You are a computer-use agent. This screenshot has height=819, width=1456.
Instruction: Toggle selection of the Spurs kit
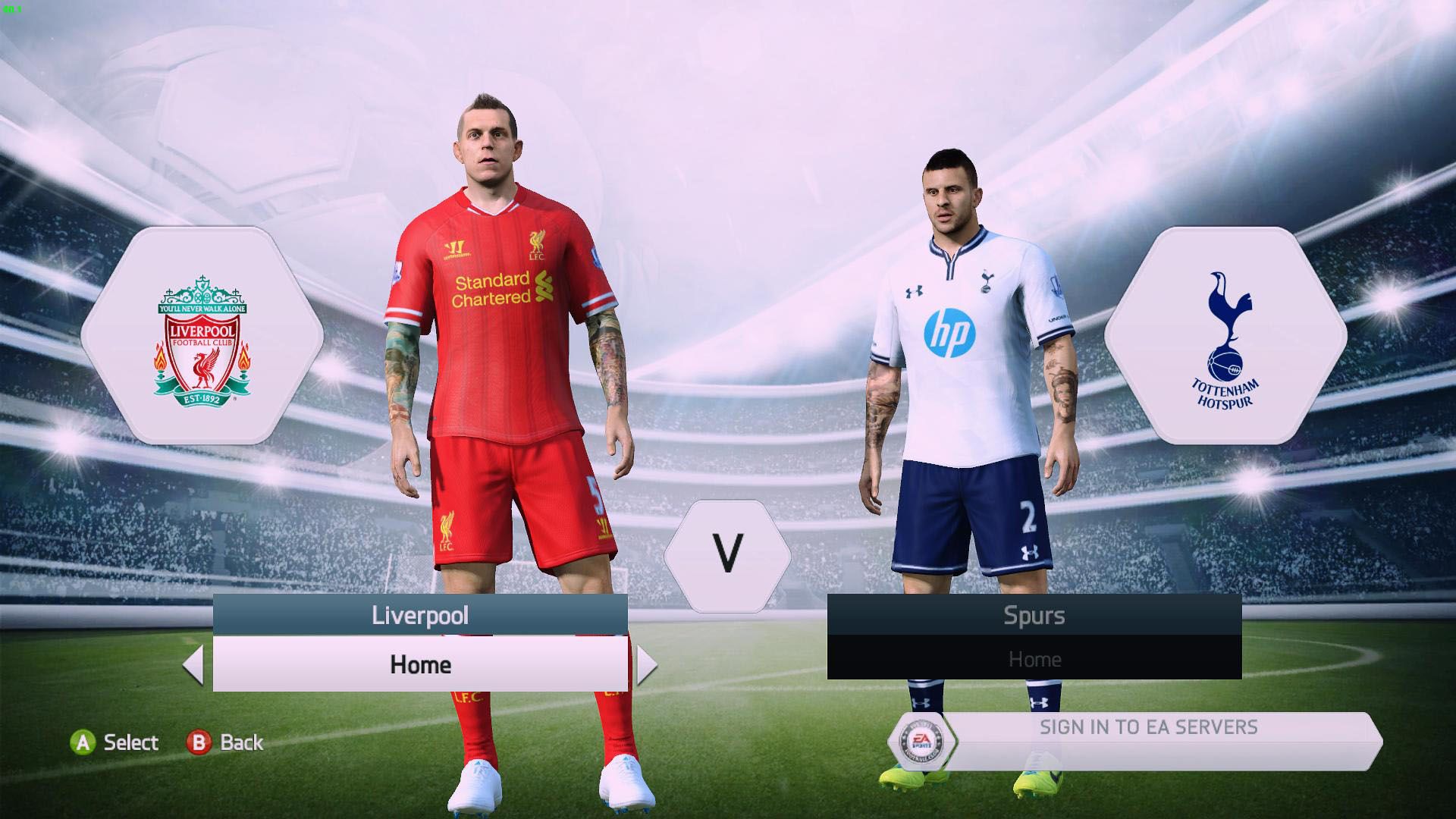pyautogui.click(x=1035, y=659)
